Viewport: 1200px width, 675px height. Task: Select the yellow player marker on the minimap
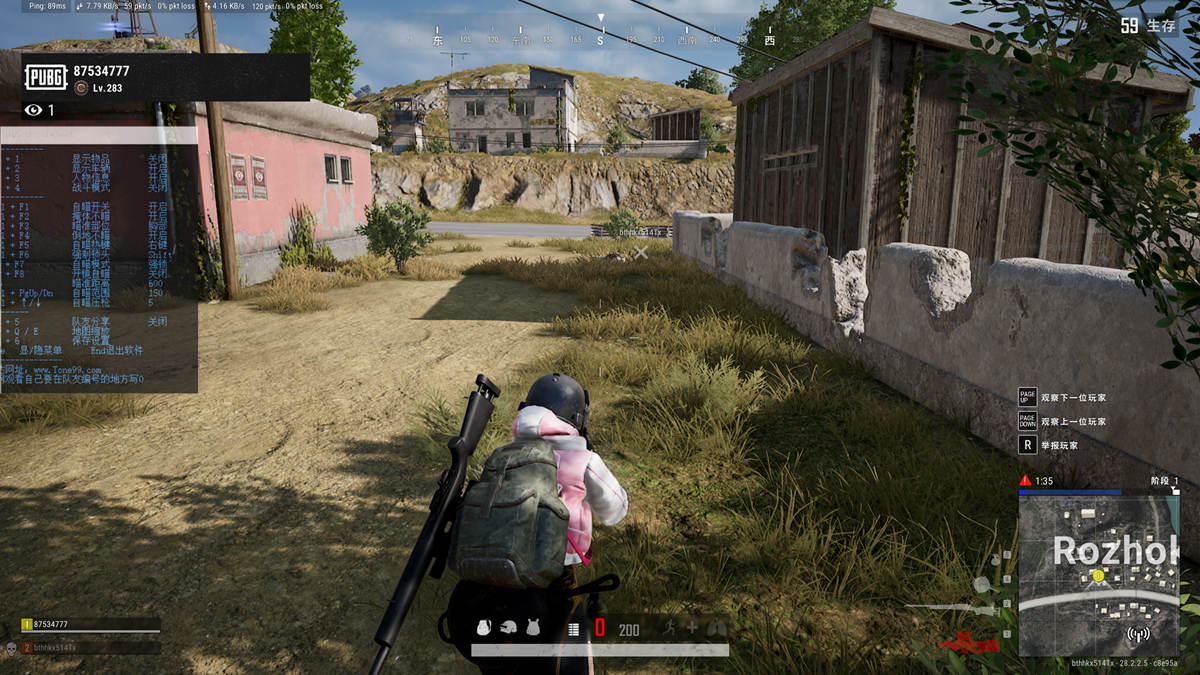tap(1098, 576)
